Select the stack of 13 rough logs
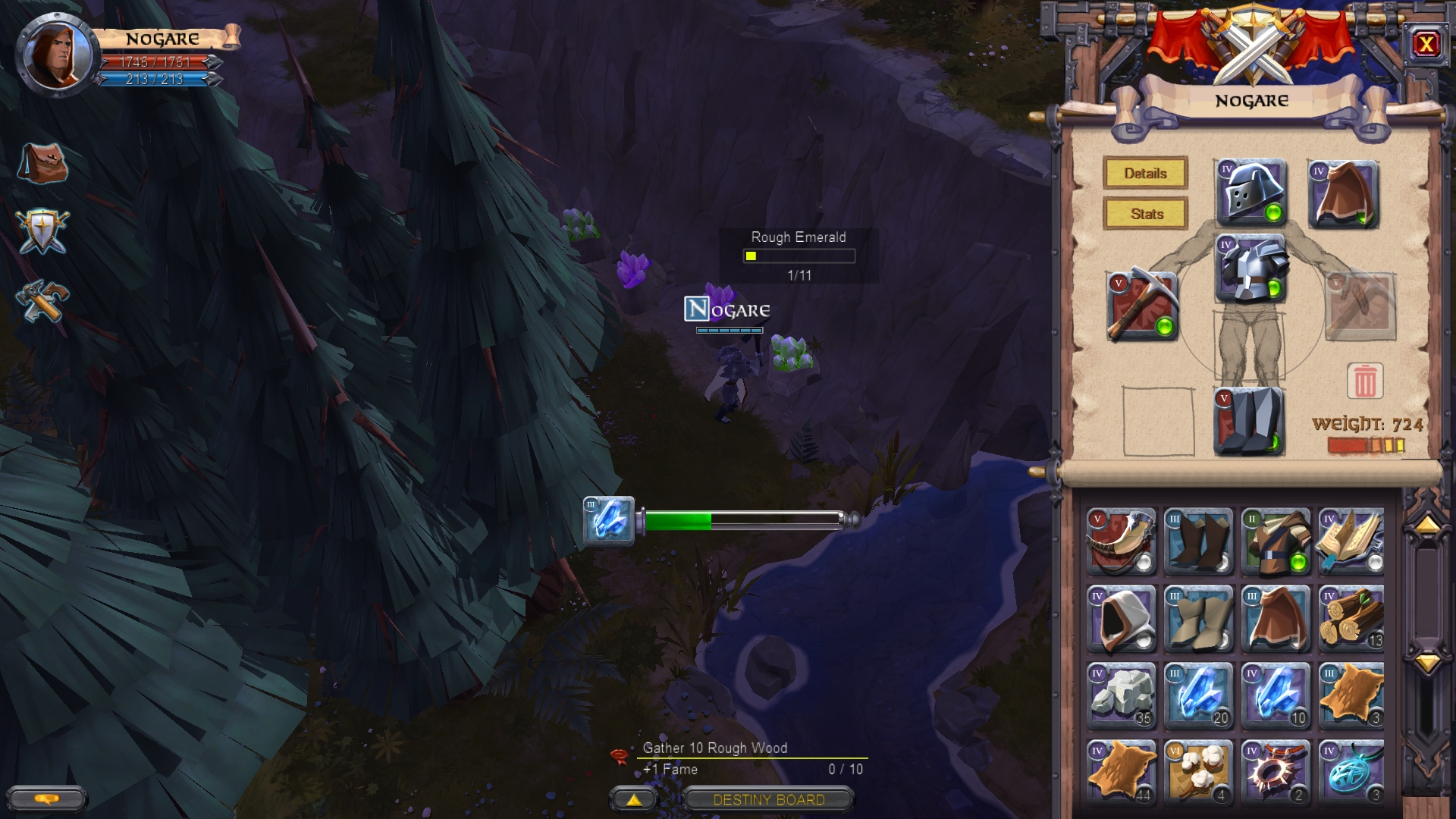The height and width of the screenshot is (819, 1456). click(x=1351, y=618)
